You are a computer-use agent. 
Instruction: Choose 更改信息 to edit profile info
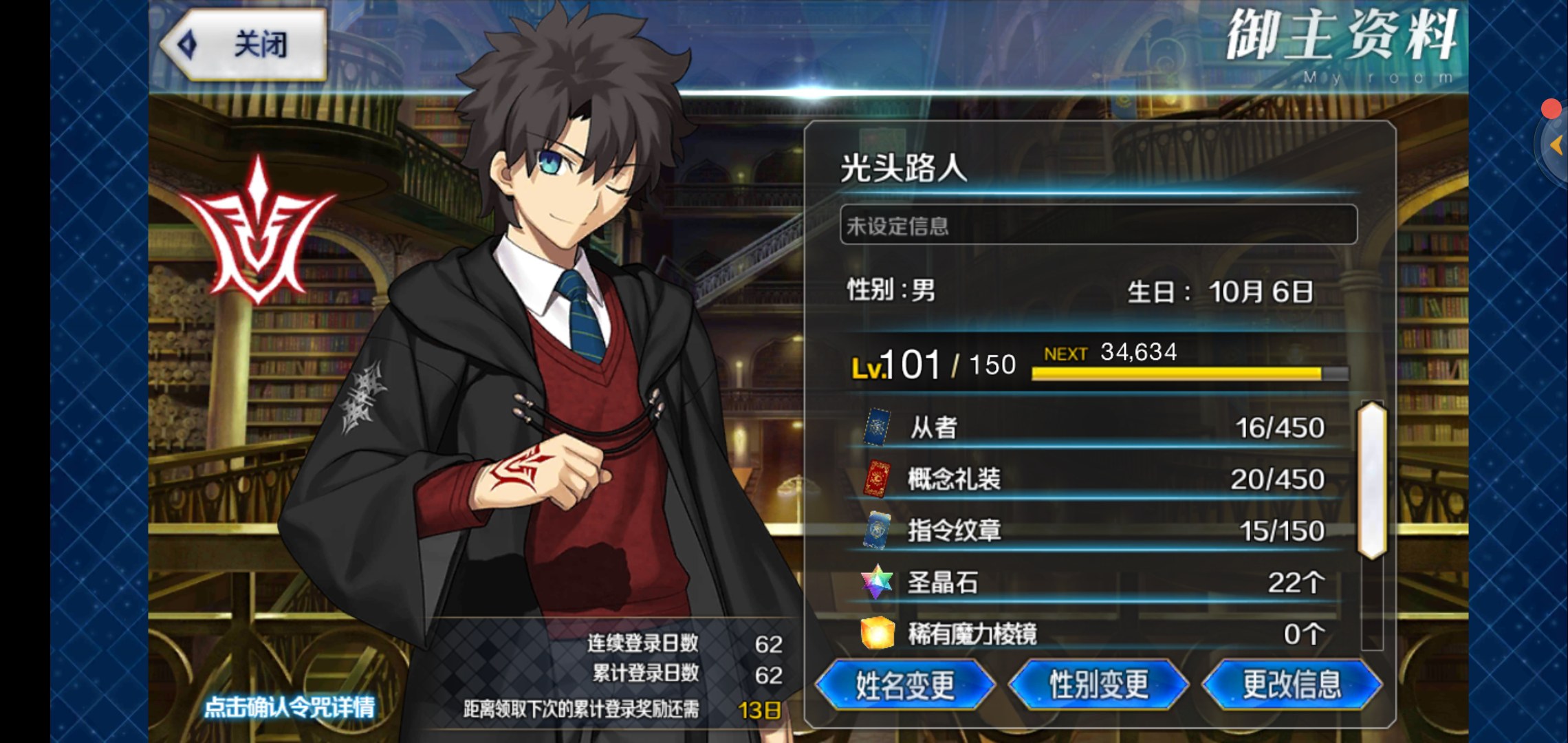tap(1292, 685)
